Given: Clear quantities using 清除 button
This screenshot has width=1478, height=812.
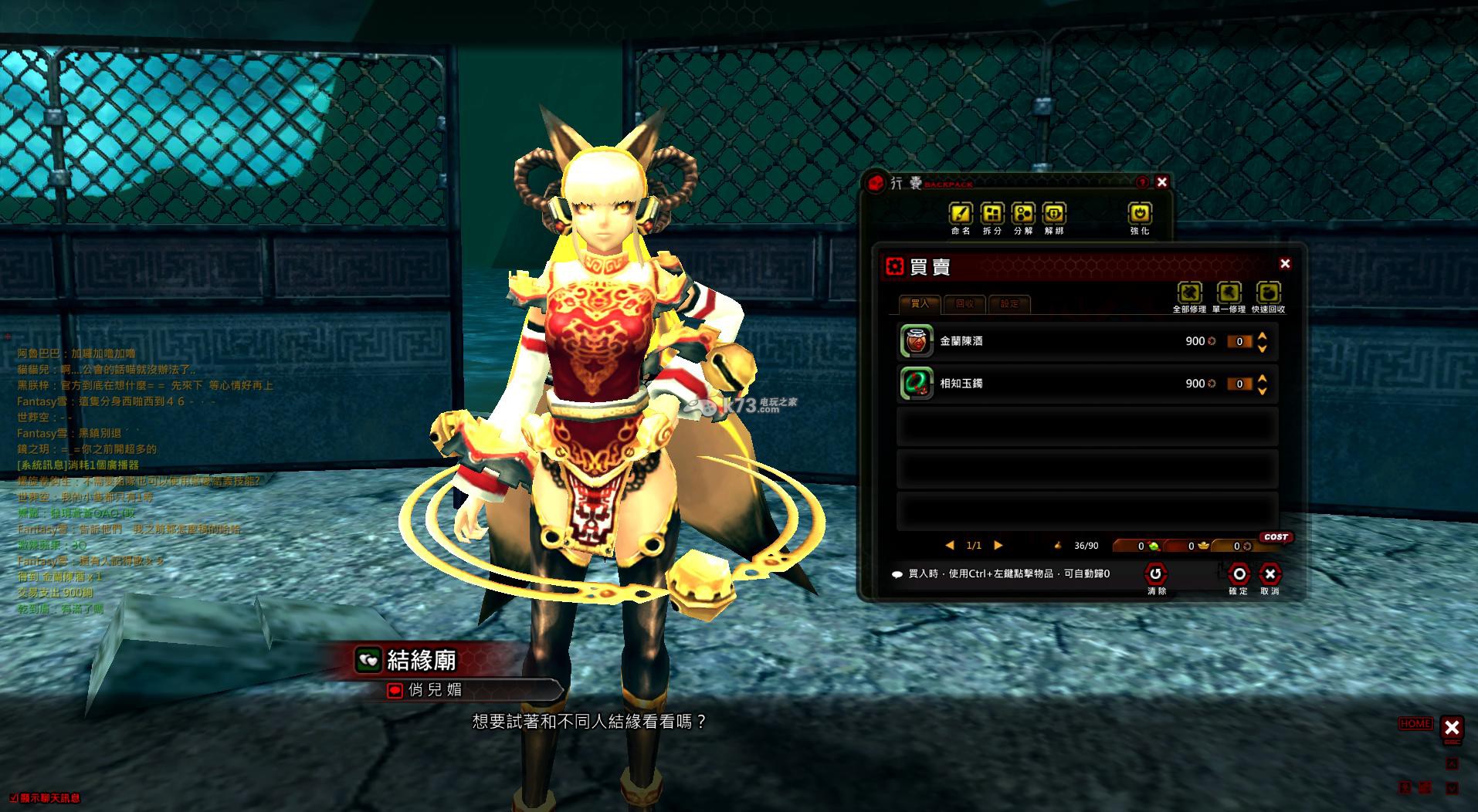Looking at the screenshot, I should [1156, 574].
